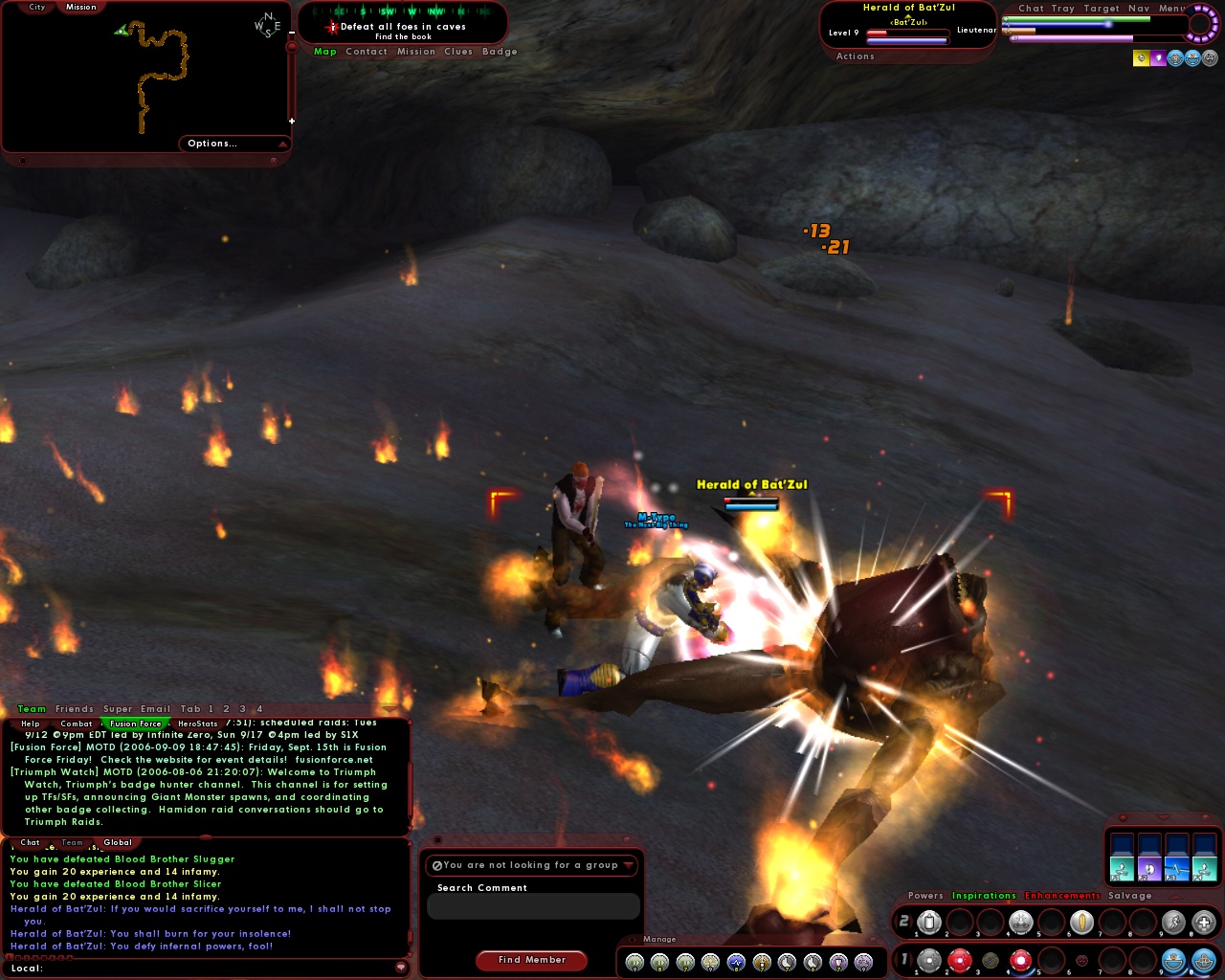The image size is (1225, 980).
Task: Expand the Actions panel on the Herald of Bat'Zul window
Action: coord(855,56)
